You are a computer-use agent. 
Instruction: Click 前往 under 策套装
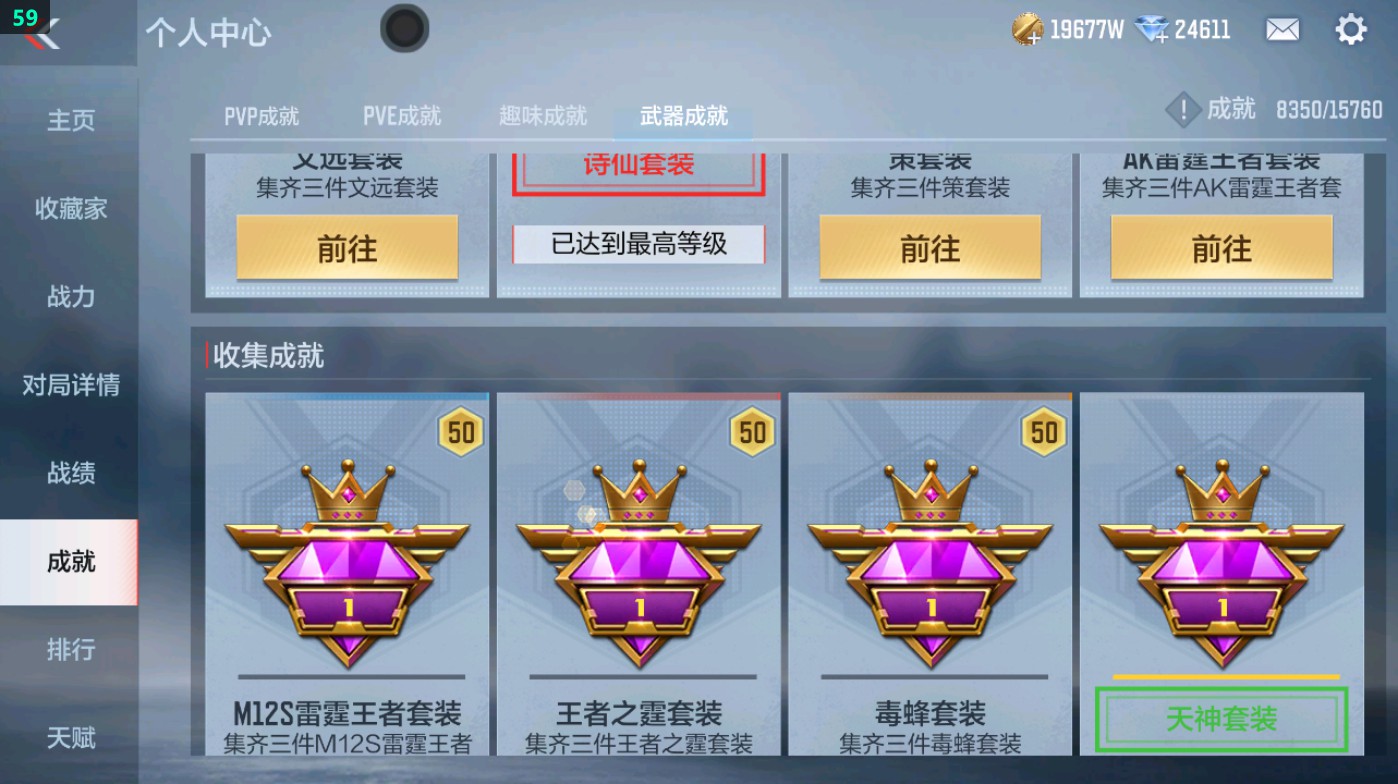point(928,248)
